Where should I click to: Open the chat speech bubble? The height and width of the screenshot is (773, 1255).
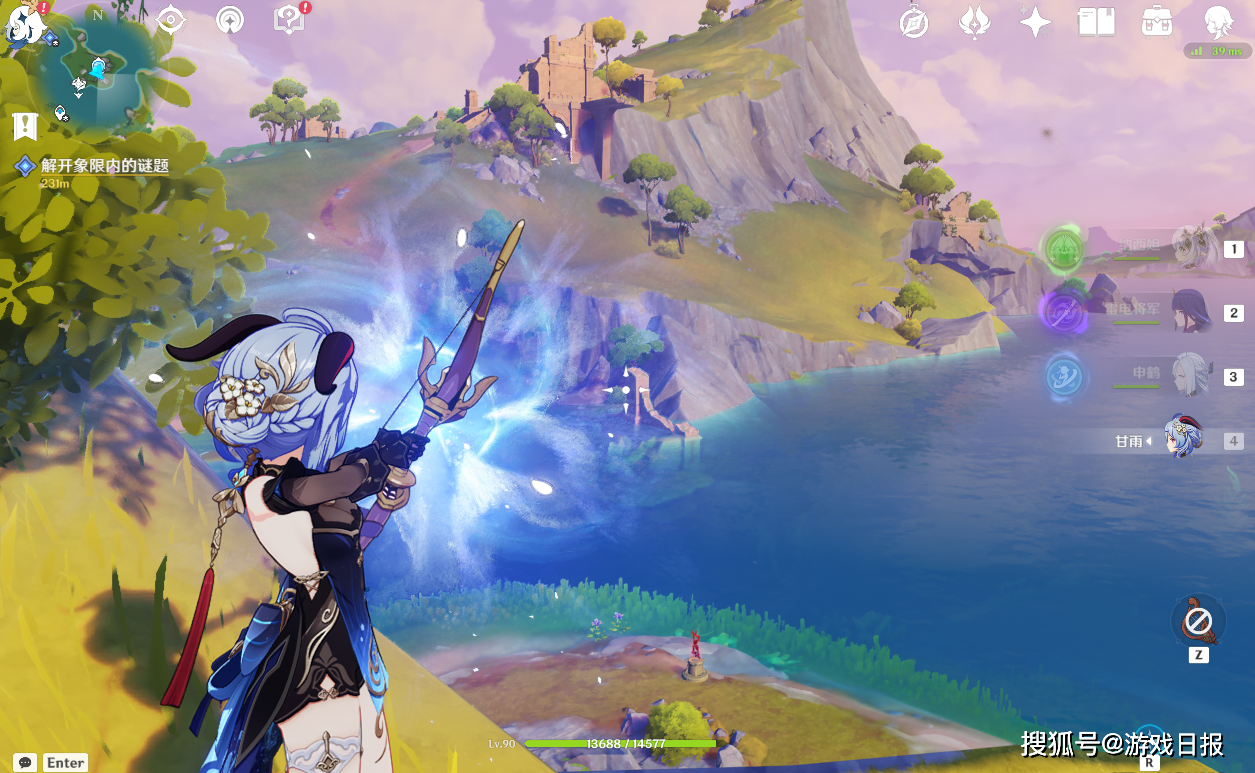pos(26,762)
